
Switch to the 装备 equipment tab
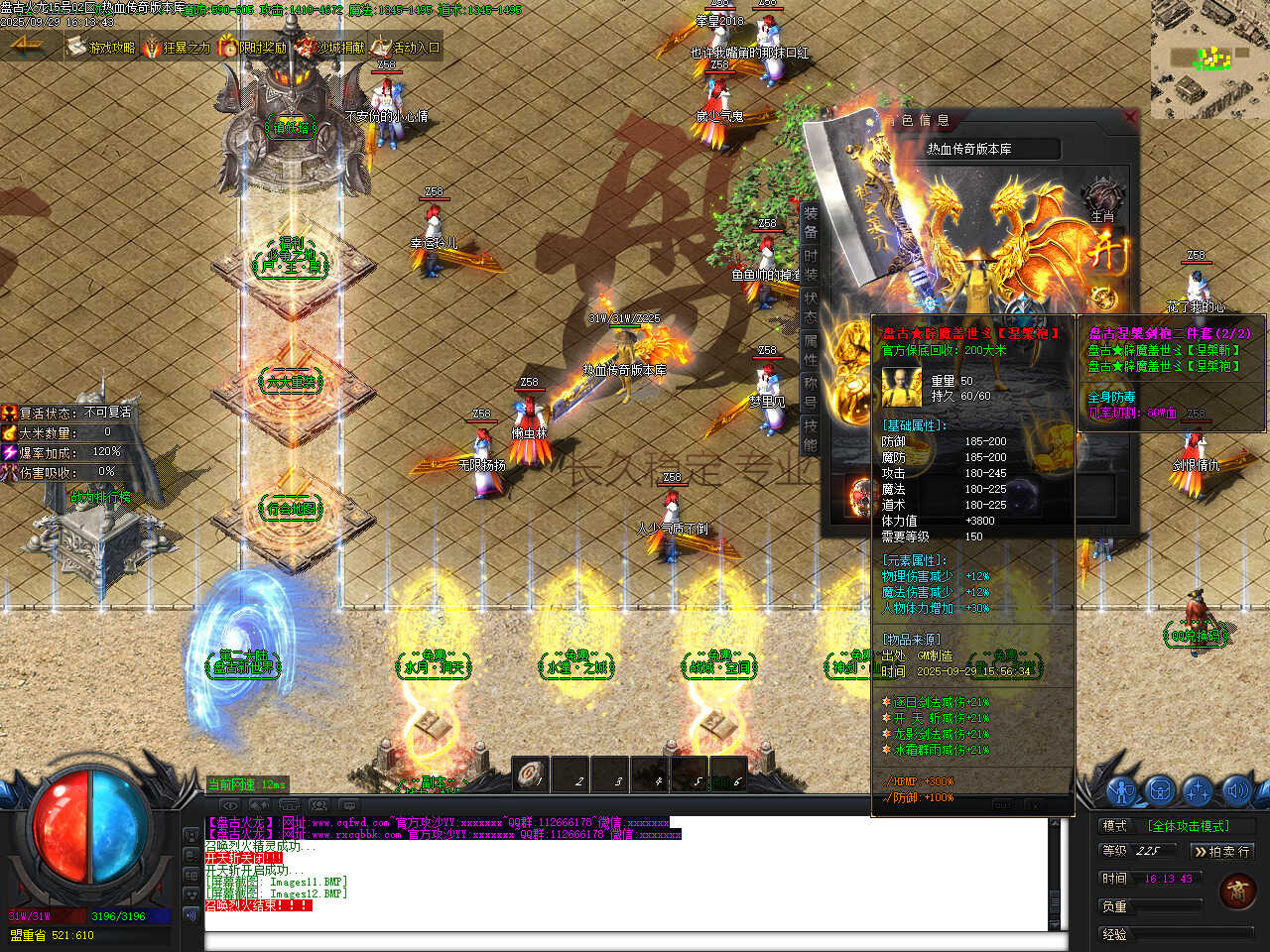tap(811, 223)
